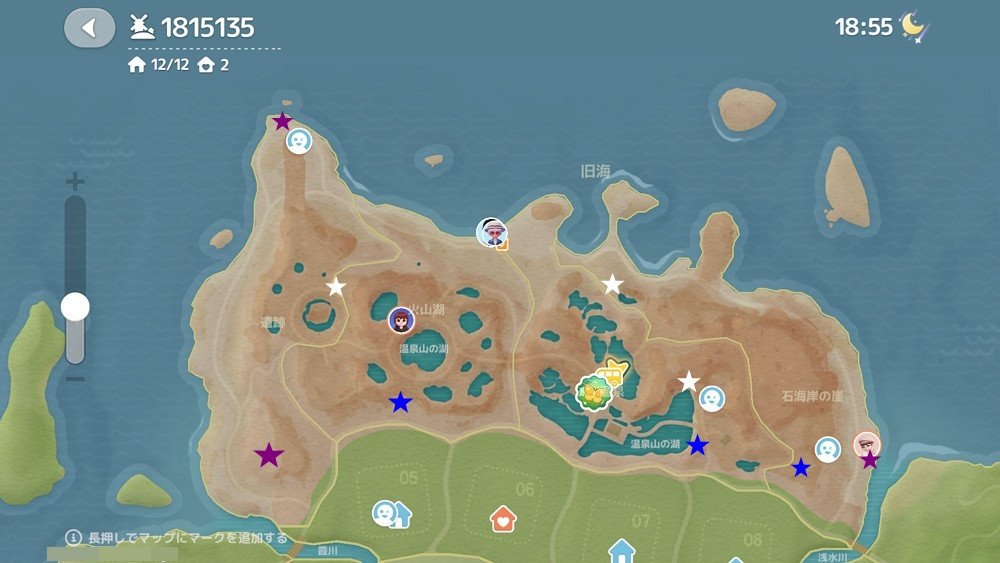
Task: Select the face-with-house marker near plot 05
Action: (390, 514)
